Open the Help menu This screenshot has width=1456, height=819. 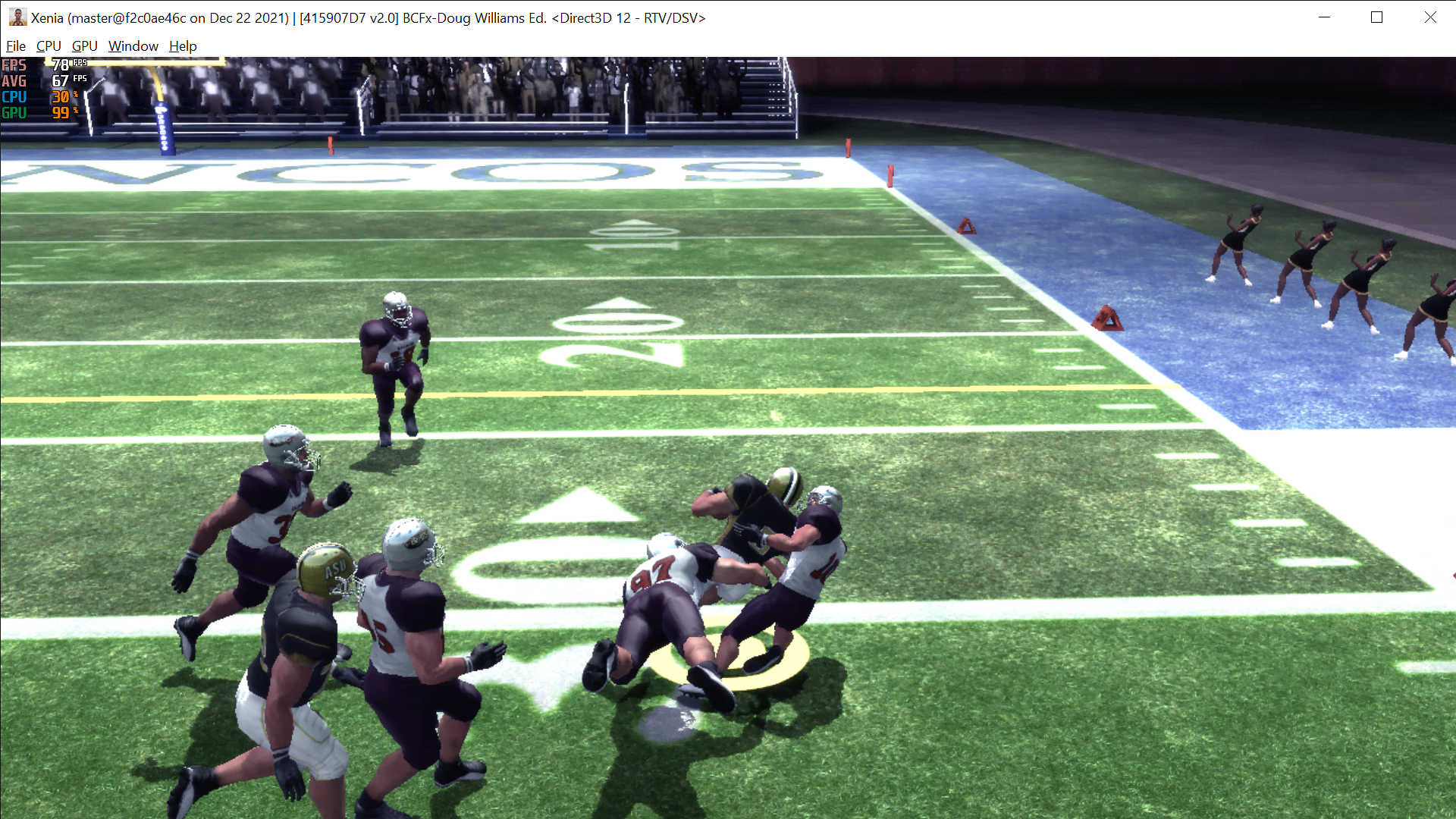click(182, 45)
